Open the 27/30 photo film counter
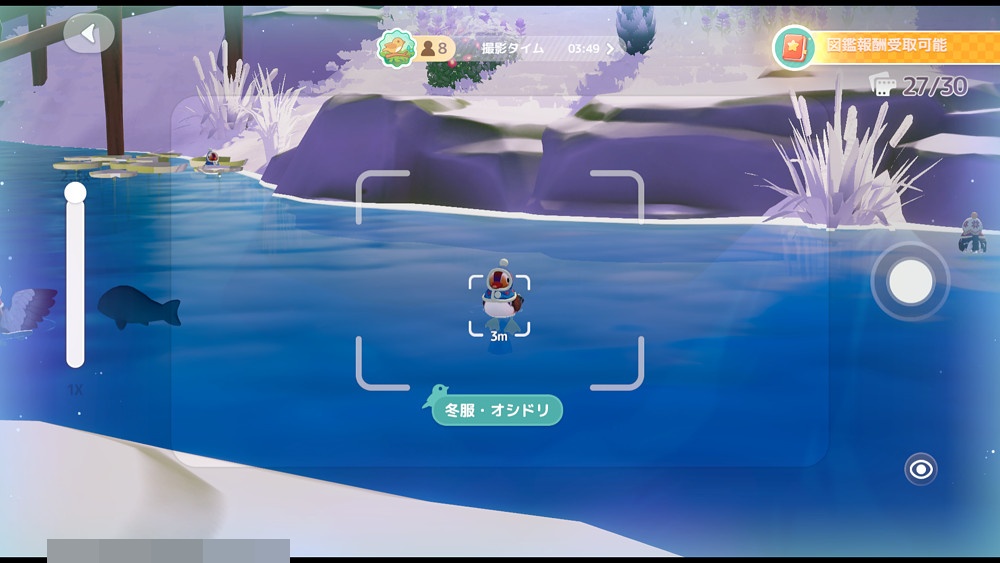 [x=919, y=87]
